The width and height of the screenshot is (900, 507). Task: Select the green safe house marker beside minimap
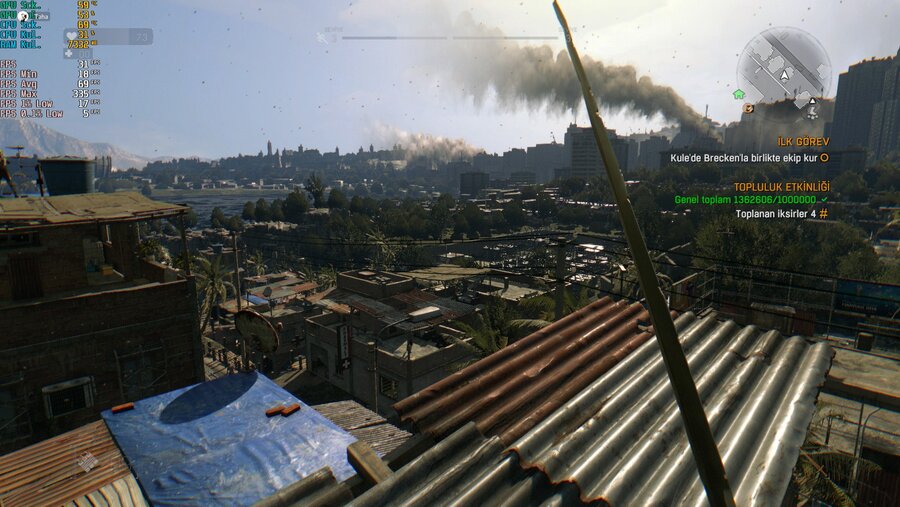[739, 94]
